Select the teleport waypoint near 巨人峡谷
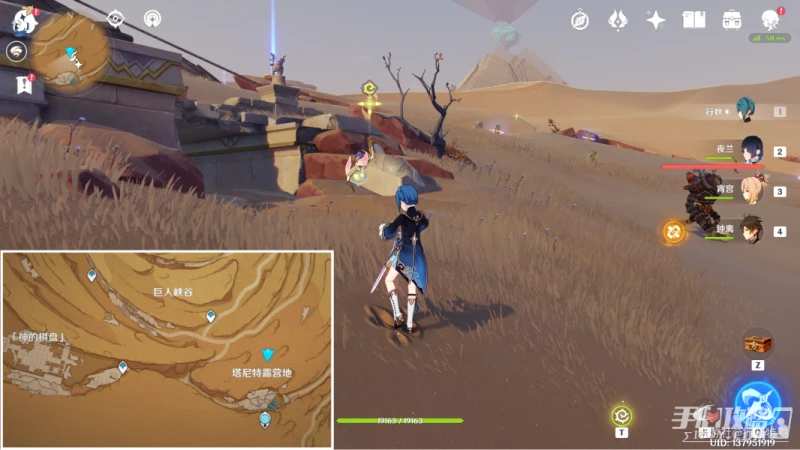The image size is (800, 450). coord(211,317)
